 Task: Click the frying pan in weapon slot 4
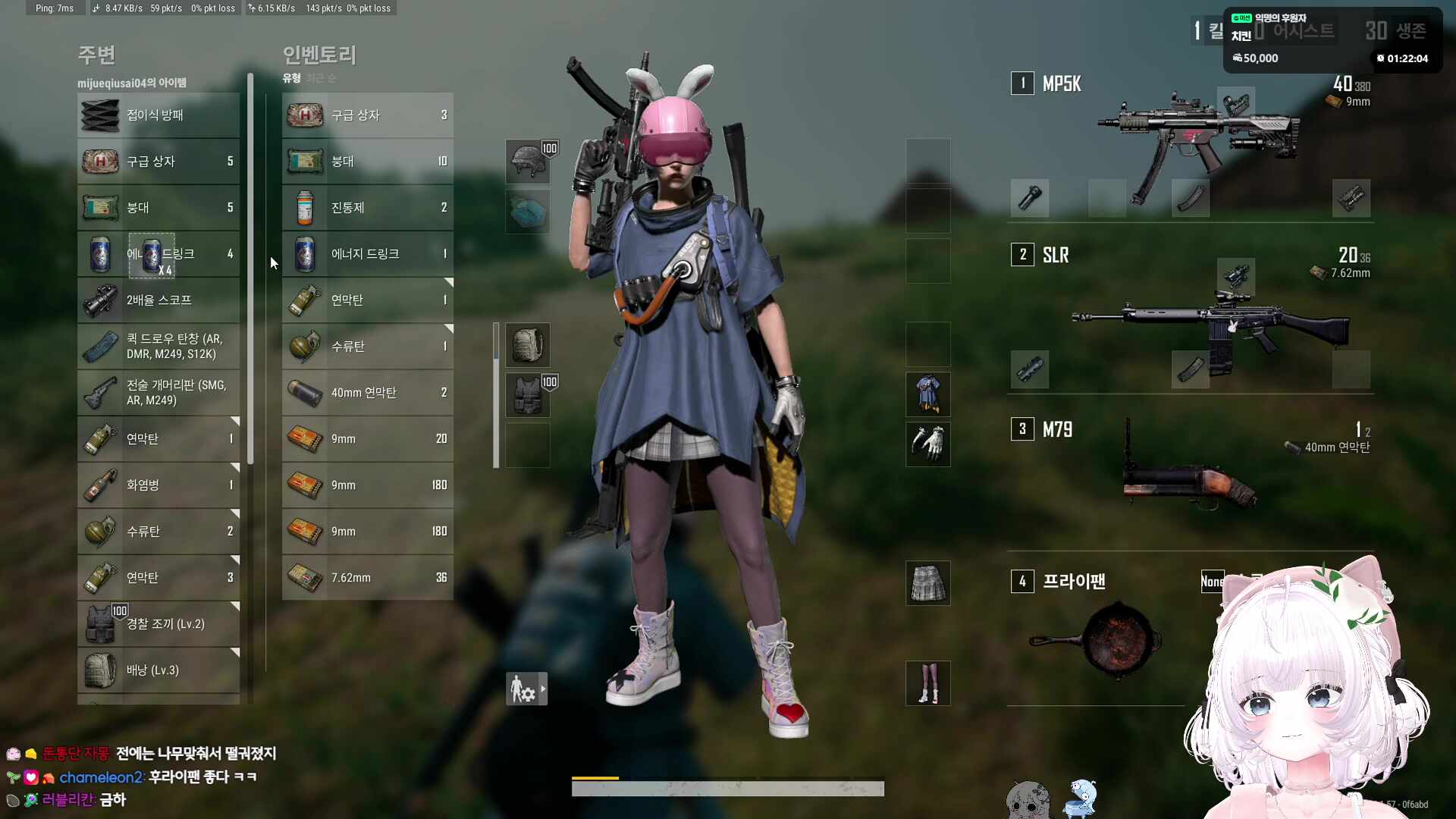[1115, 637]
